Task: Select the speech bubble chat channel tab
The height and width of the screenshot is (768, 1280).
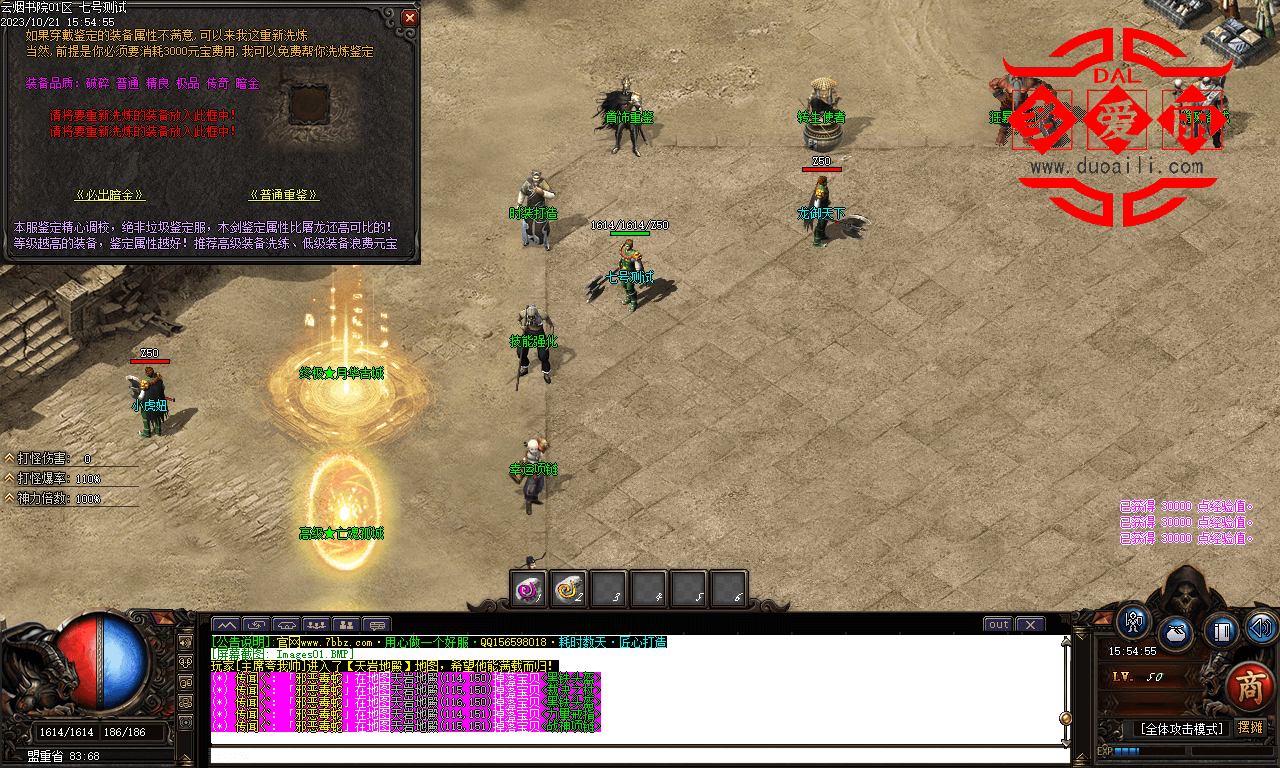Action: [376, 625]
